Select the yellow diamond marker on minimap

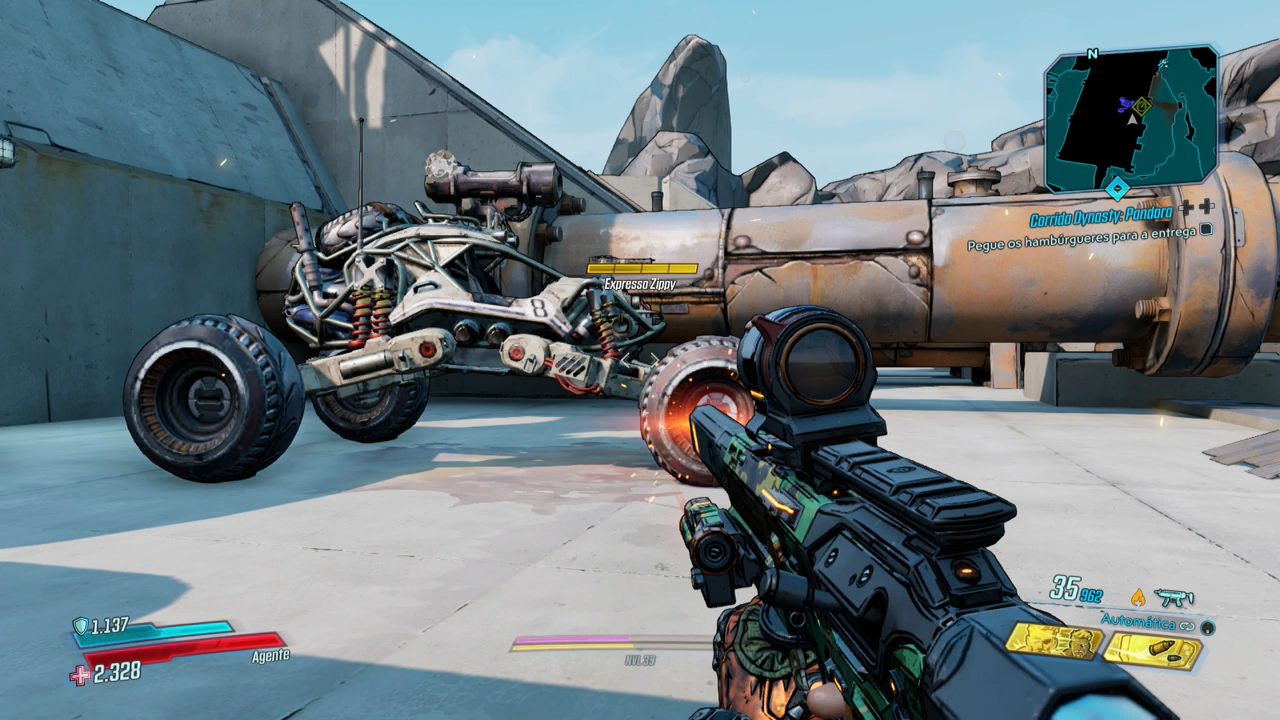tap(1141, 106)
